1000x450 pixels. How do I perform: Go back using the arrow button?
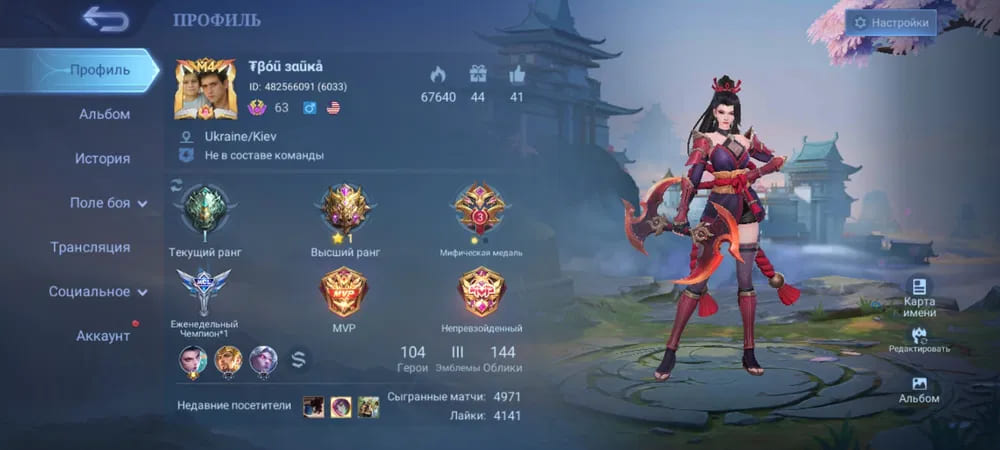click(x=105, y=19)
